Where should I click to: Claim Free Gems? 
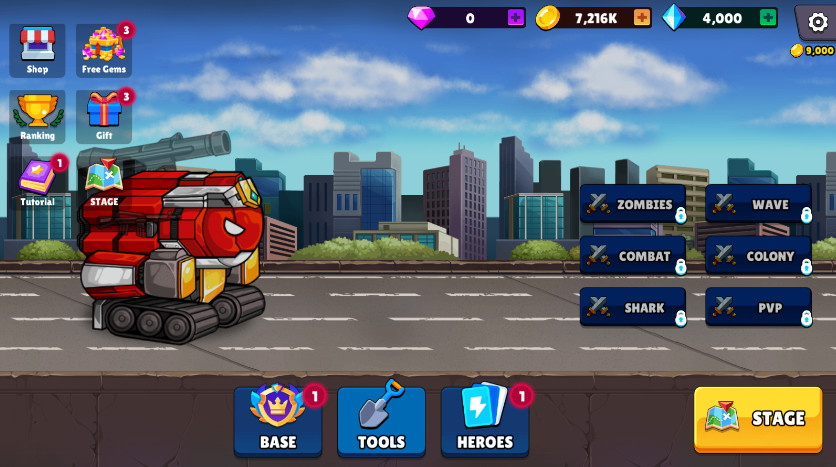104,50
